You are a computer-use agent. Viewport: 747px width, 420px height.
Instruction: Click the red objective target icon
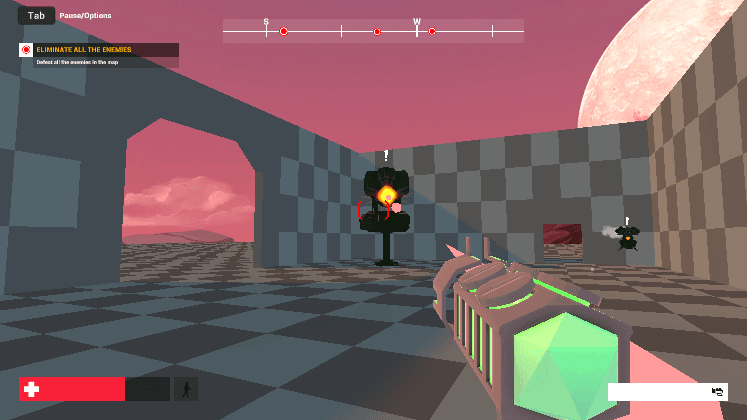[x=26, y=49]
